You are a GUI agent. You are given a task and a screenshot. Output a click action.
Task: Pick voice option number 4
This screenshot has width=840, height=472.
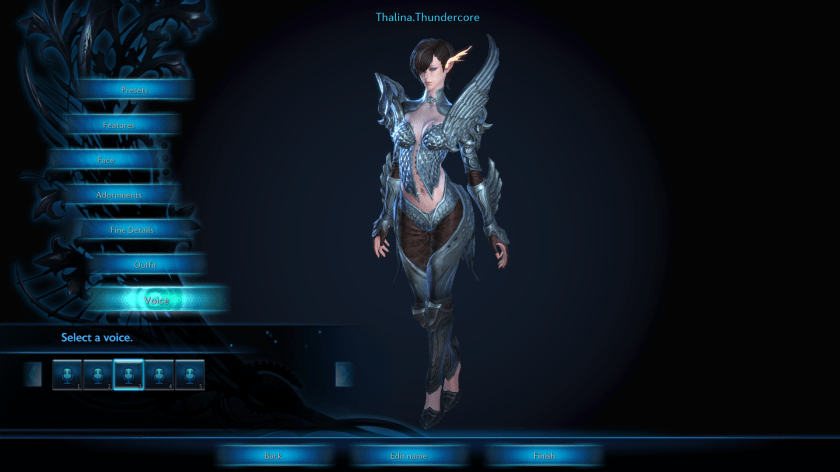tap(159, 374)
